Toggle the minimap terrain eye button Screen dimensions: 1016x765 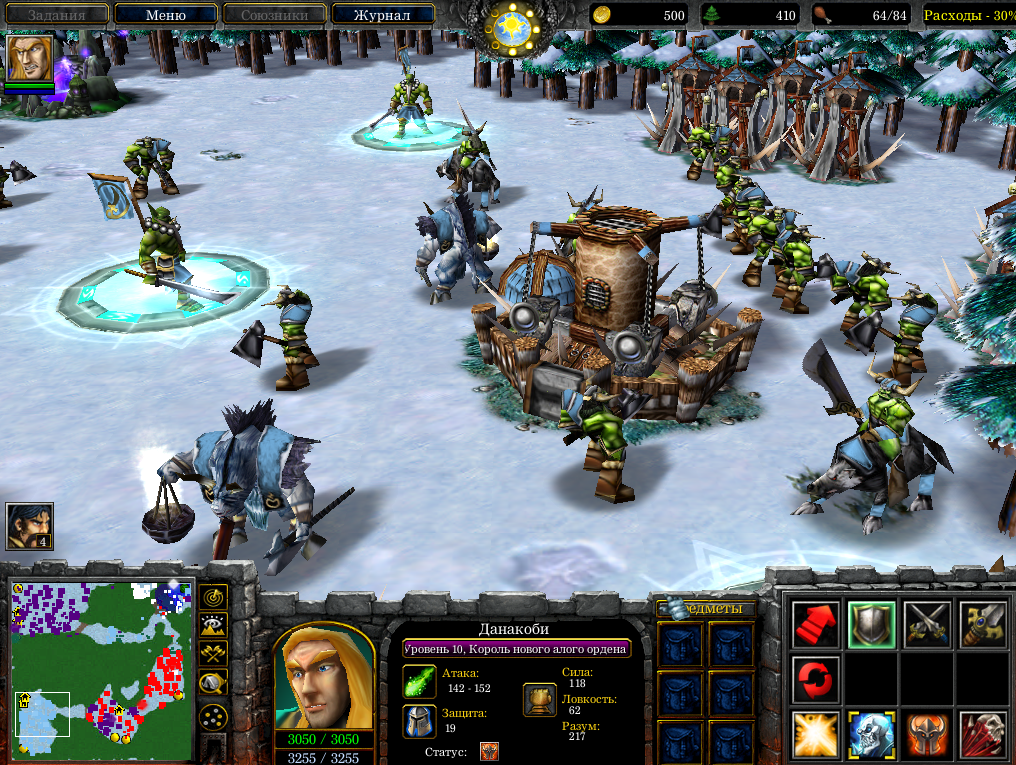click(213, 626)
